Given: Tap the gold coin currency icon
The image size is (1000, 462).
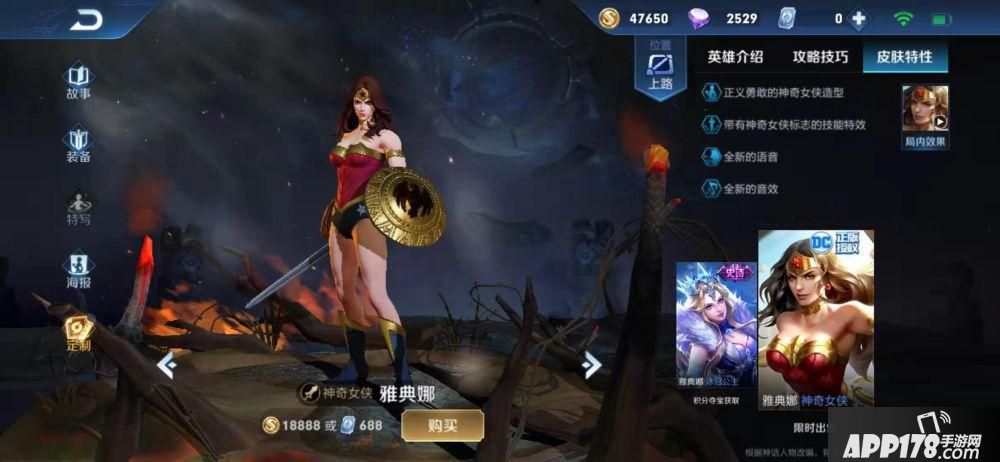Looking at the screenshot, I should click(x=610, y=19).
